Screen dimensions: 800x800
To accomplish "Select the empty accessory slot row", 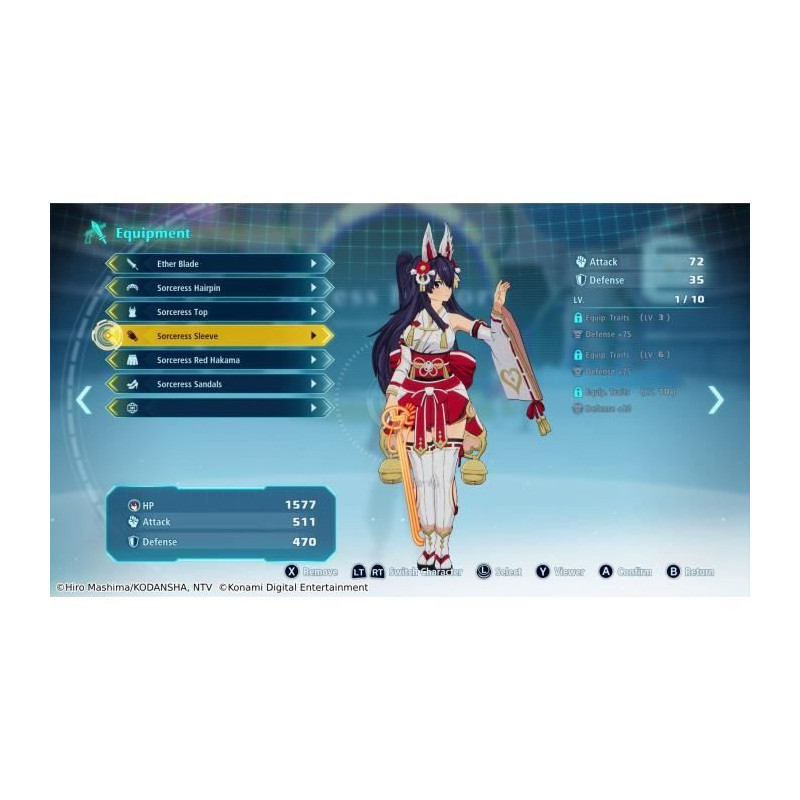I will point(220,408).
